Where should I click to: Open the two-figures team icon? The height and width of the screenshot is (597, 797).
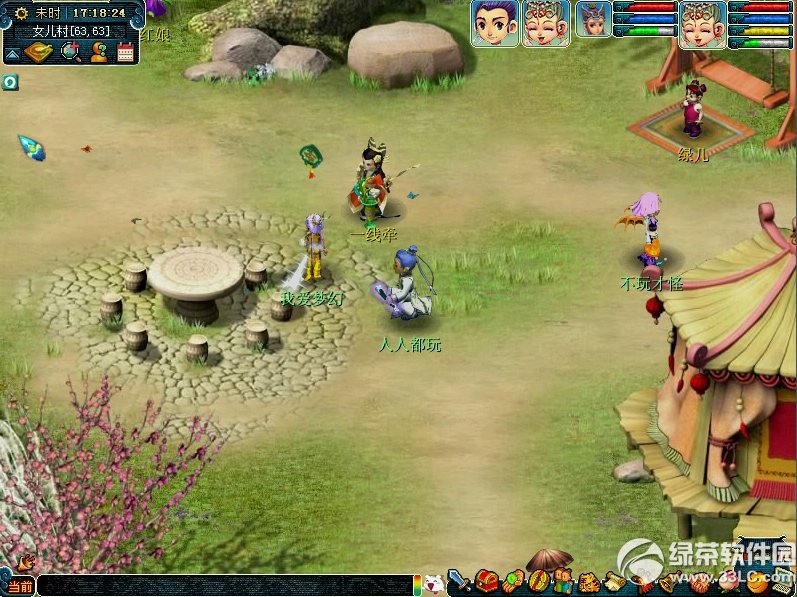tap(563, 581)
